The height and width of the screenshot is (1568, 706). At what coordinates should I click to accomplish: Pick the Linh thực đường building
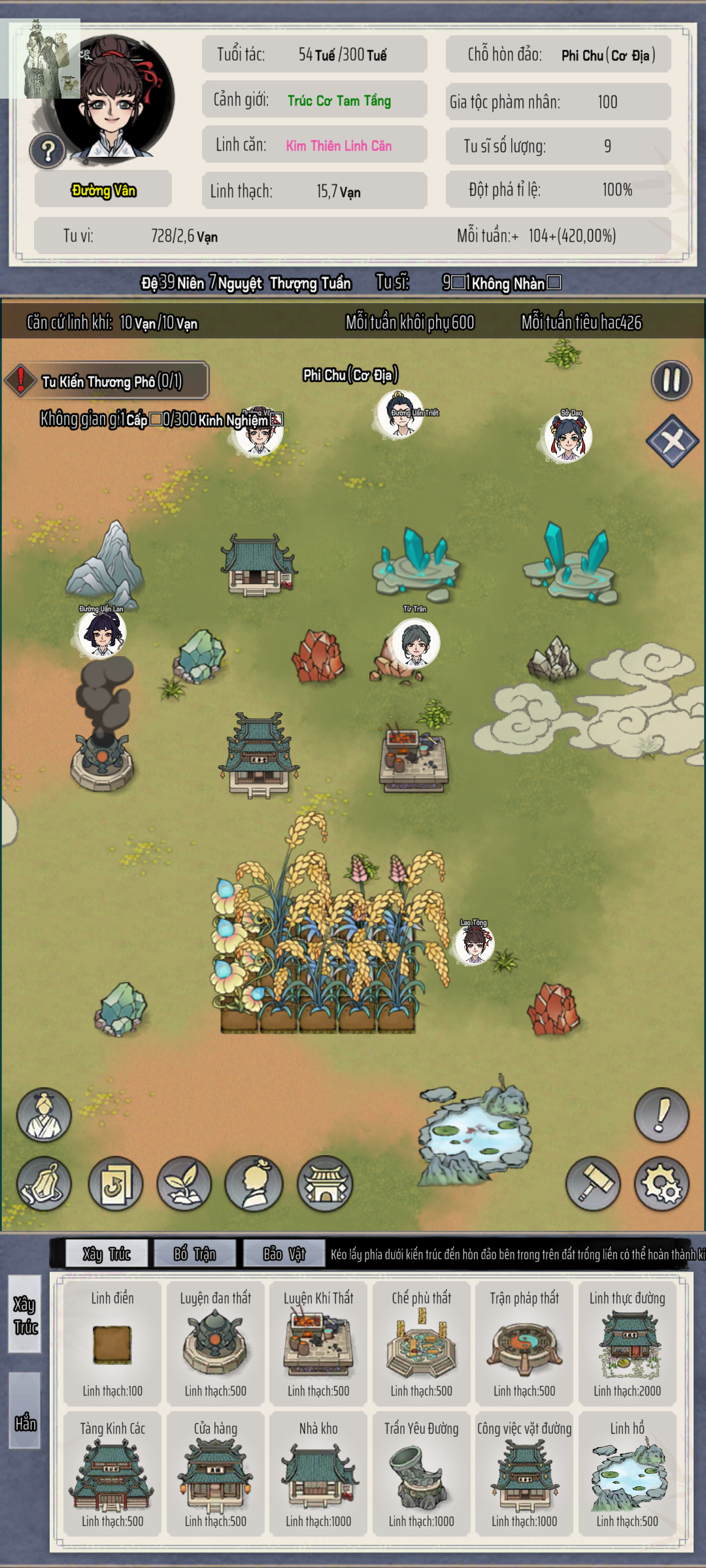pyautogui.click(x=628, y=1343)
